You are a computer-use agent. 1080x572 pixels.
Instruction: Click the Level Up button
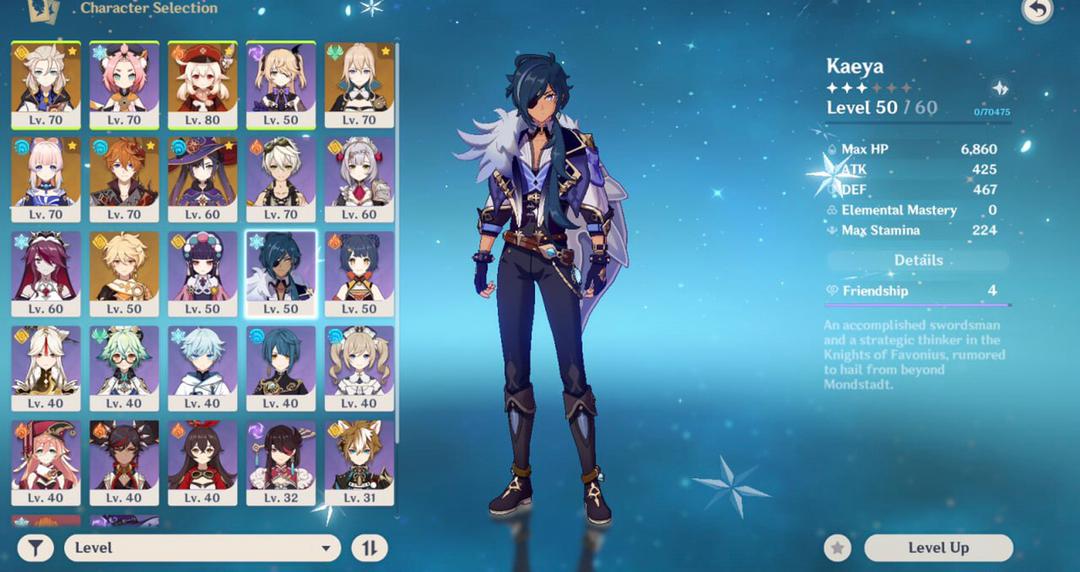(x=938, y=548)
